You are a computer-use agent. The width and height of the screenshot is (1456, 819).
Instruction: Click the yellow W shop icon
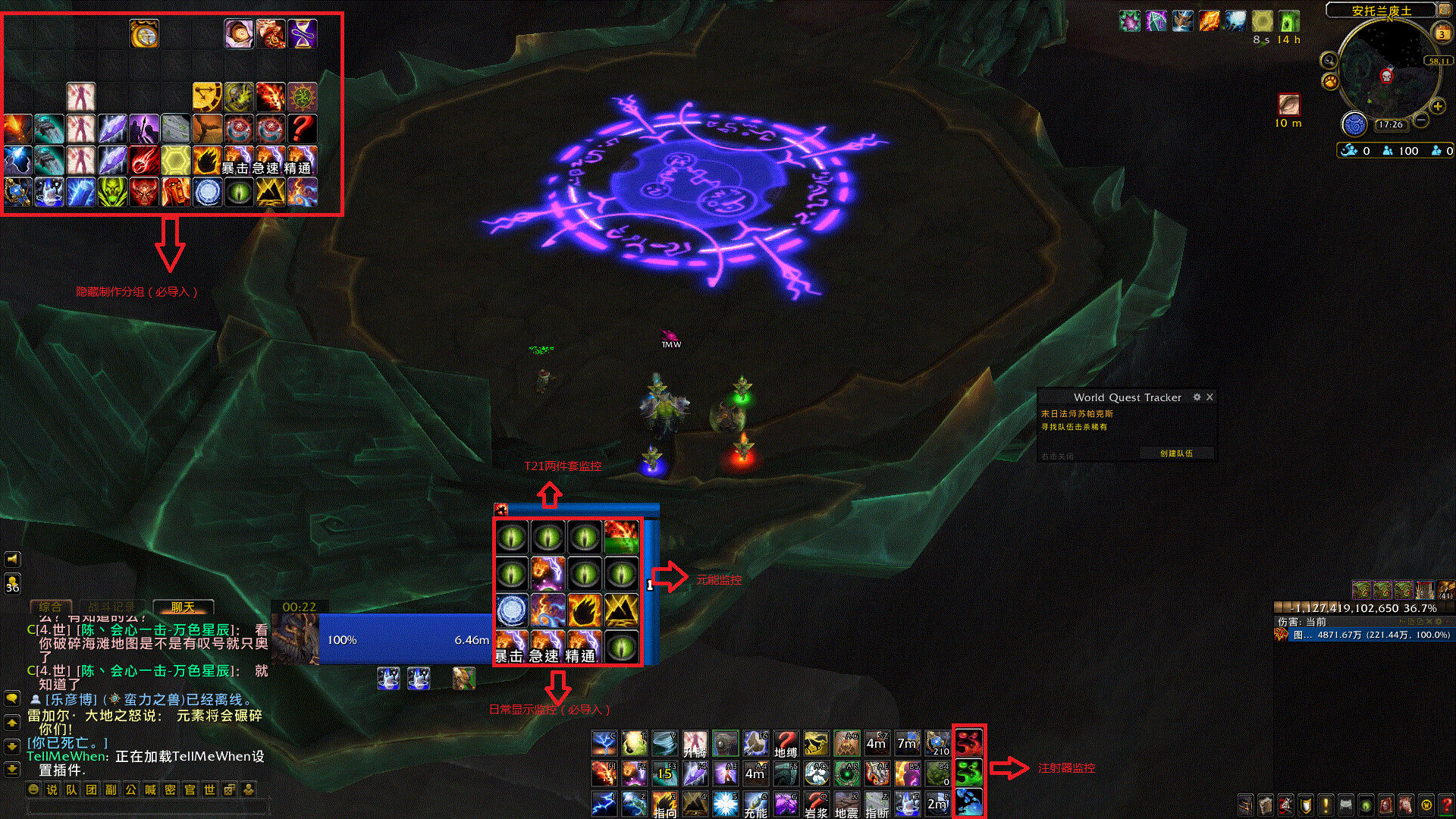click(x=1426, y=805)
